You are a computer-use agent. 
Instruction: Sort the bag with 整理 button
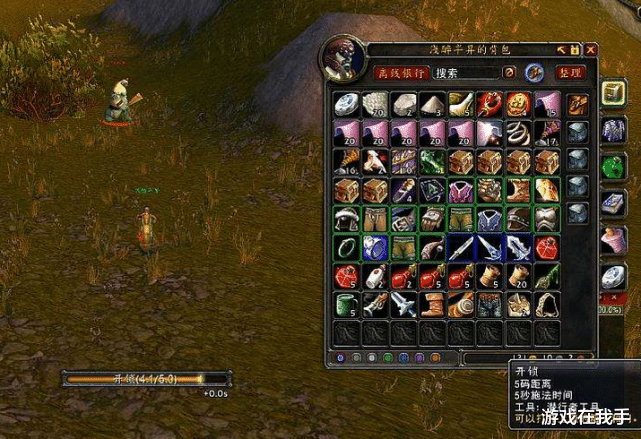click(570, 73)
